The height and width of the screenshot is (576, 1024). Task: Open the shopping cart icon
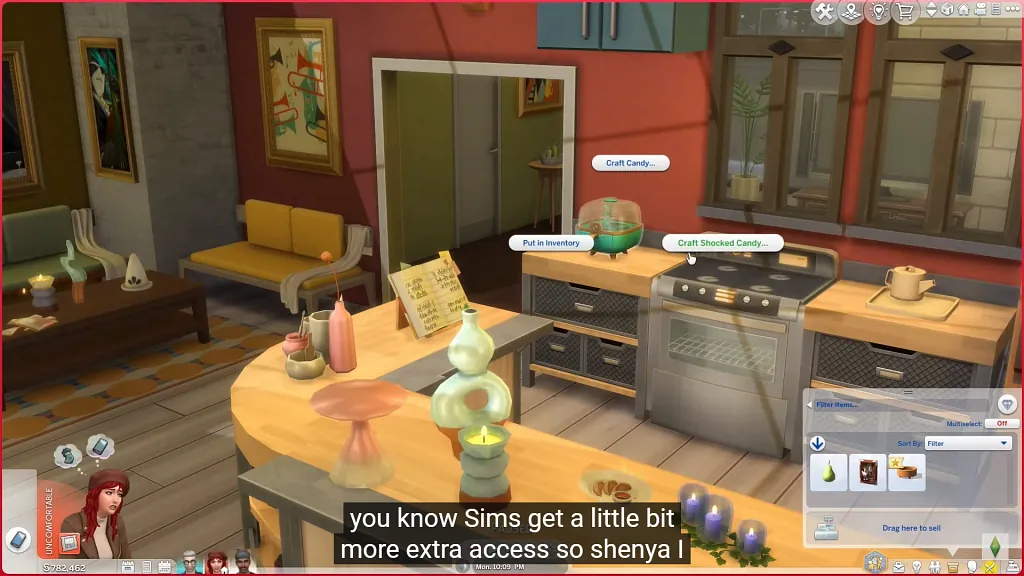click(x=907, y=12)
